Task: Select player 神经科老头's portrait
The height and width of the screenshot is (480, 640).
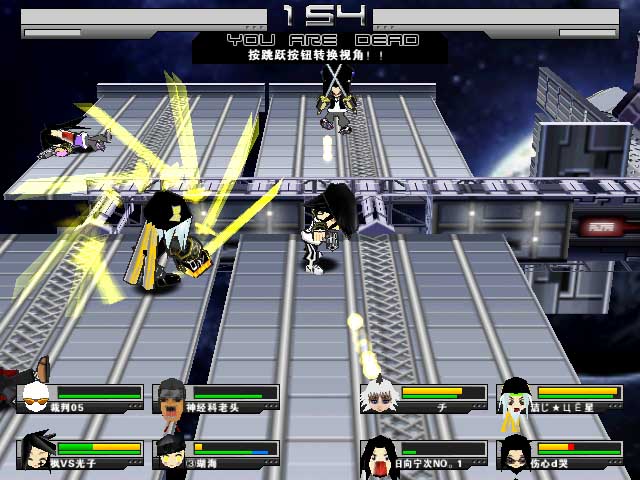Action: pos(172,397)
